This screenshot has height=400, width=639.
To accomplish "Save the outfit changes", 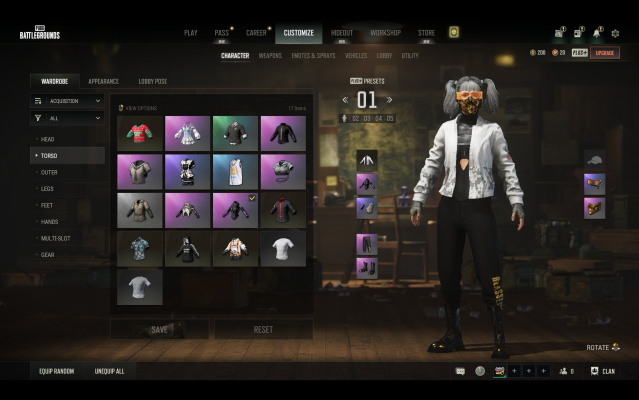I will point(159,329).
